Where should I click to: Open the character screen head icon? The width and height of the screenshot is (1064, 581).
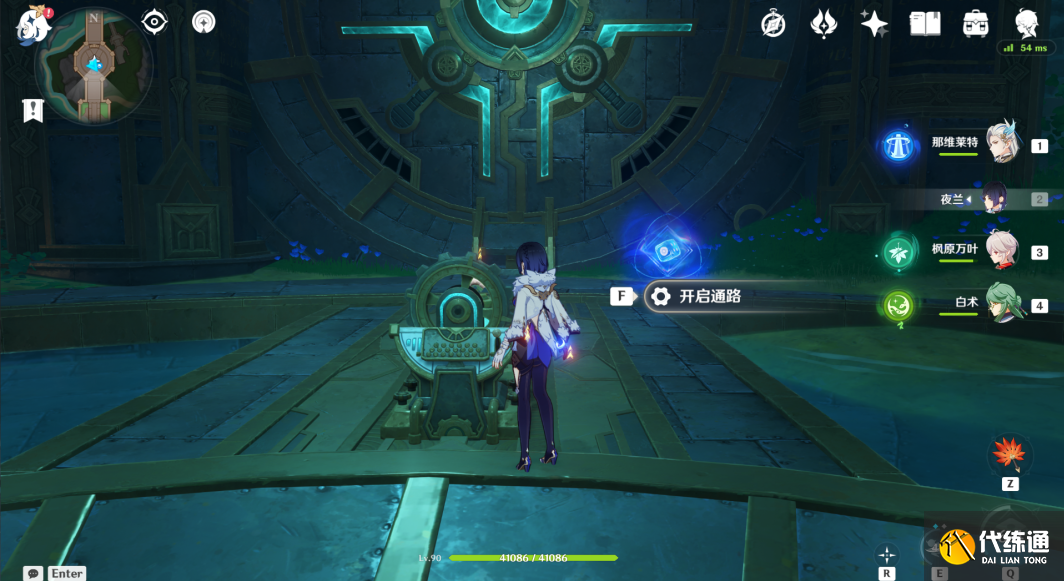(x=1026, y=24)
